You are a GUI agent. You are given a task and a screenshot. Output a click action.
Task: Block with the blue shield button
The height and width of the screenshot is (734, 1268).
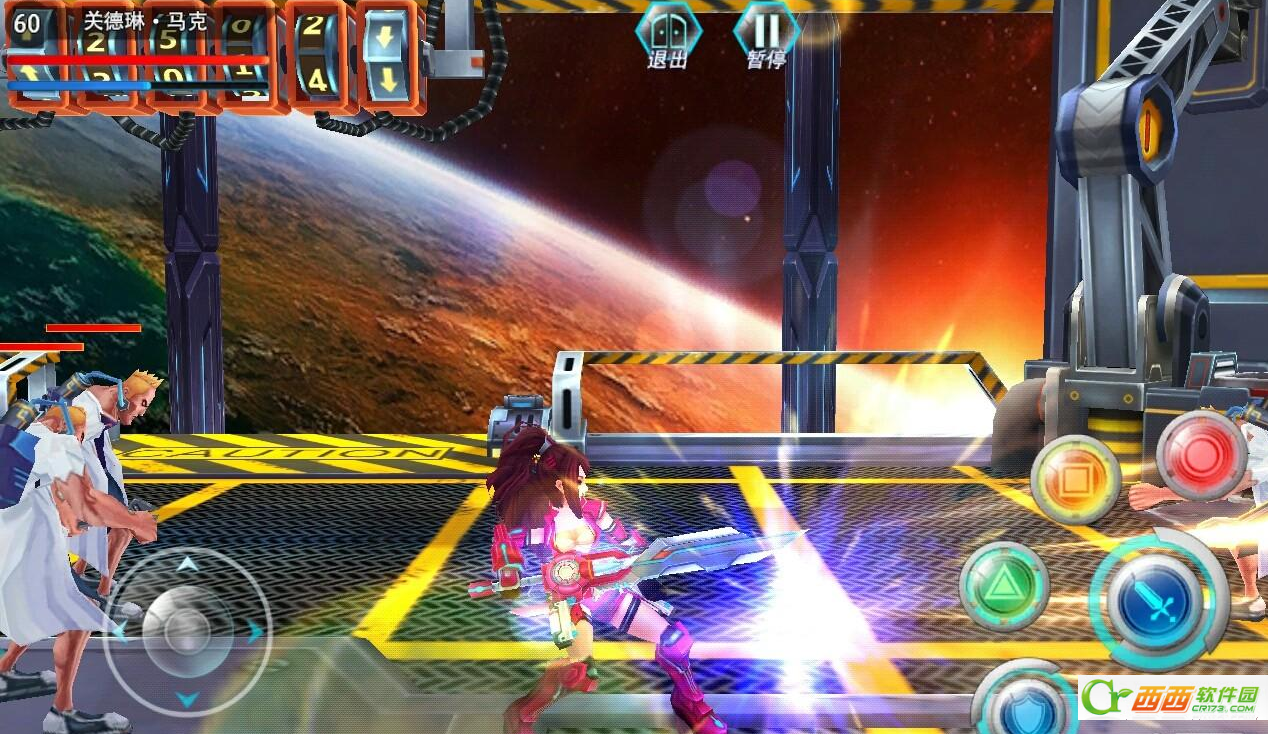1025,705
